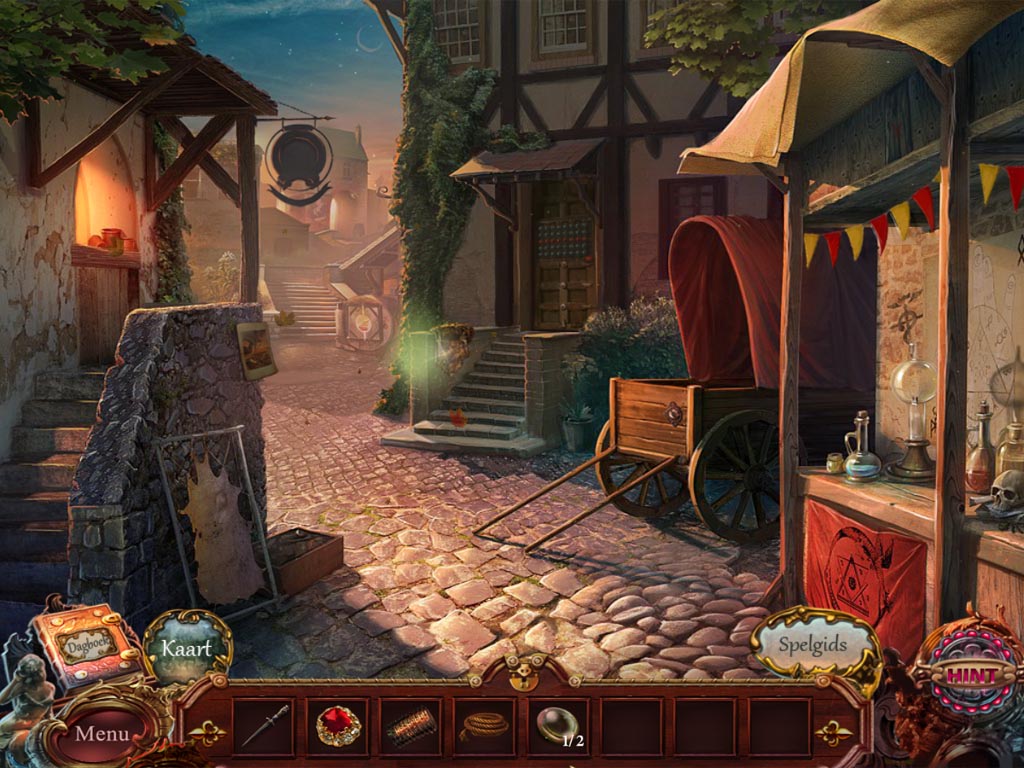Click the padlock on the inventory bar
This screenshot has height=768, width=1024.
tap(521, 676)
